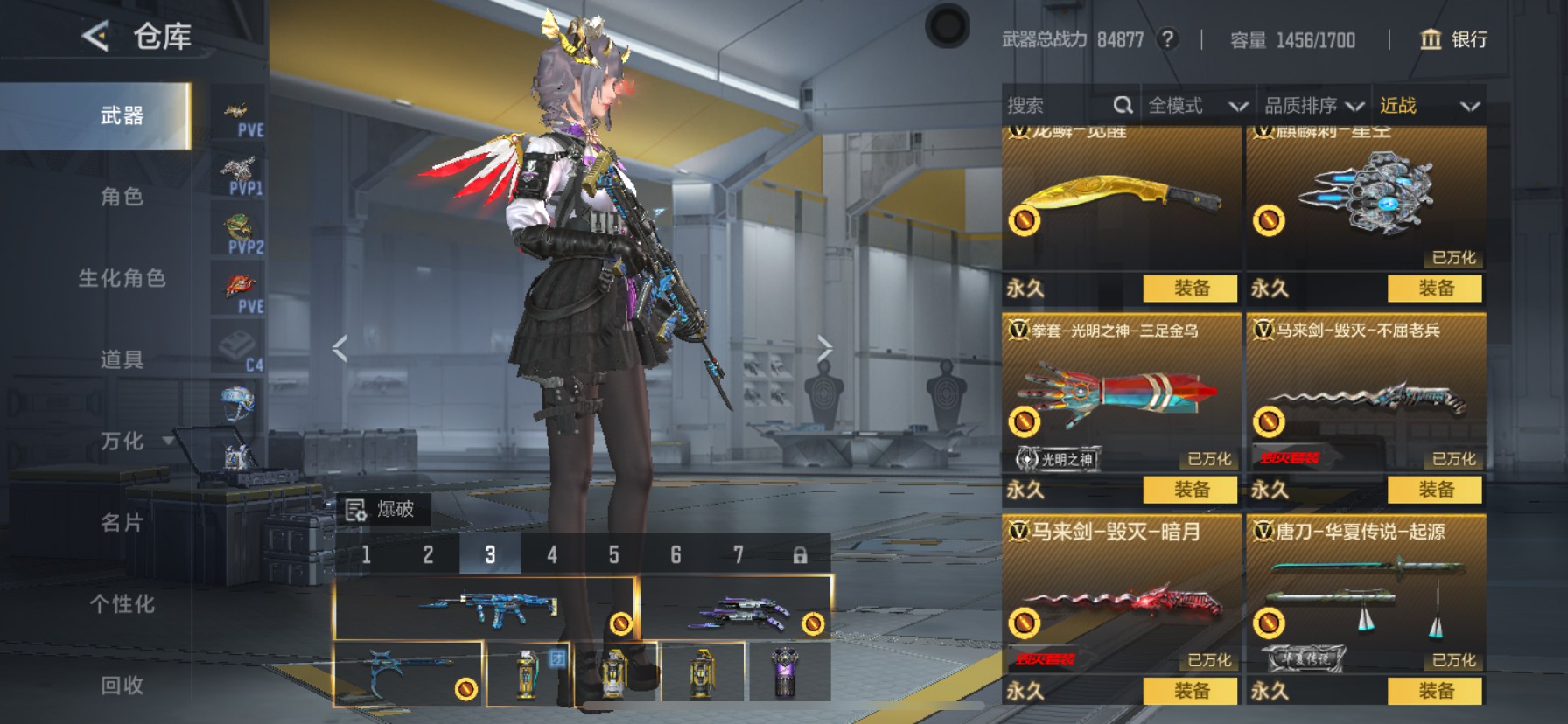This screenshot has height=724, width=1568.
Task: Open the 回收 section
Action: [122, 686]
